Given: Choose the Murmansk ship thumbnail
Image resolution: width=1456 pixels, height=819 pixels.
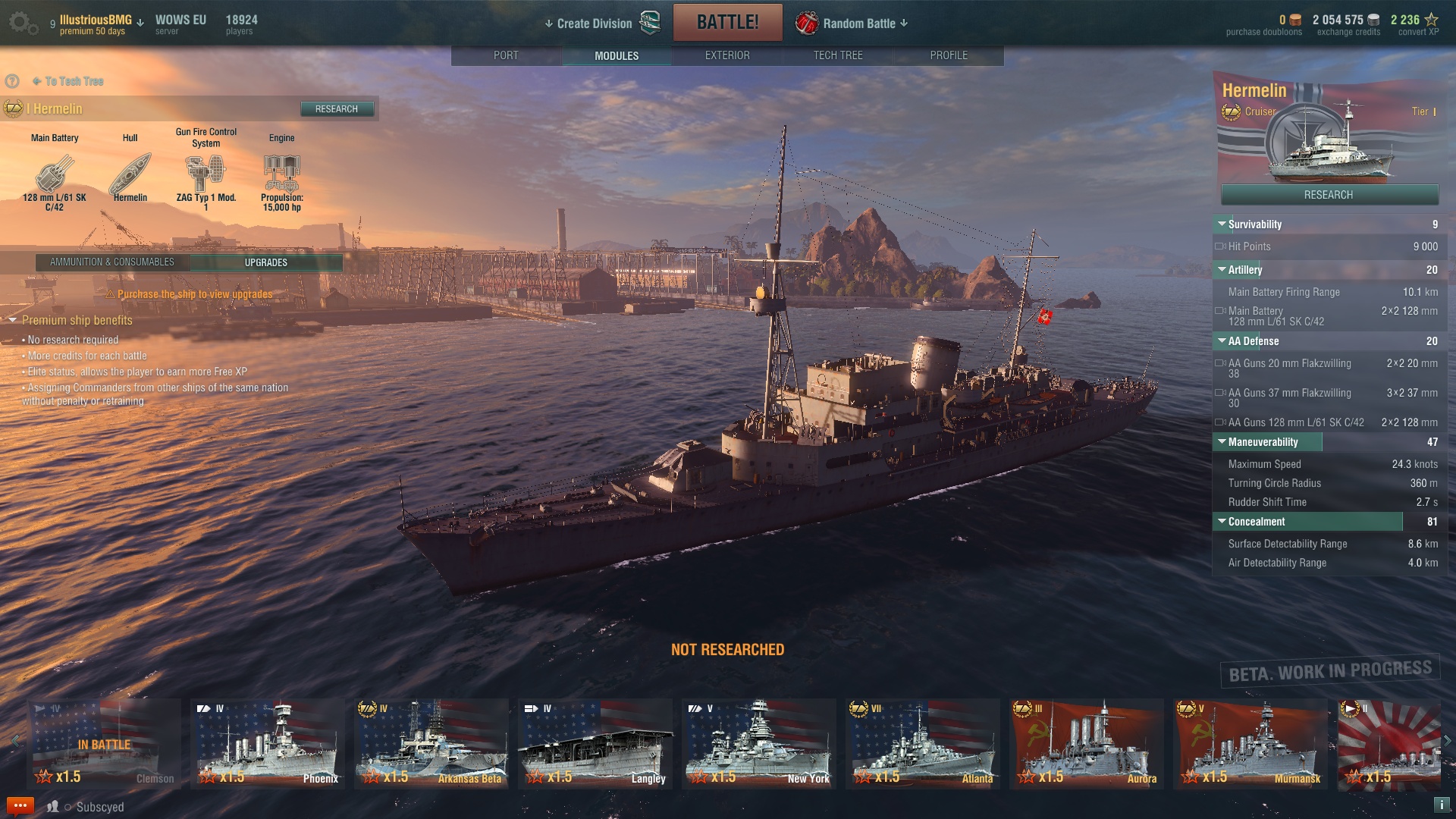Looking at the screenshot, I should coord(1250,744).
